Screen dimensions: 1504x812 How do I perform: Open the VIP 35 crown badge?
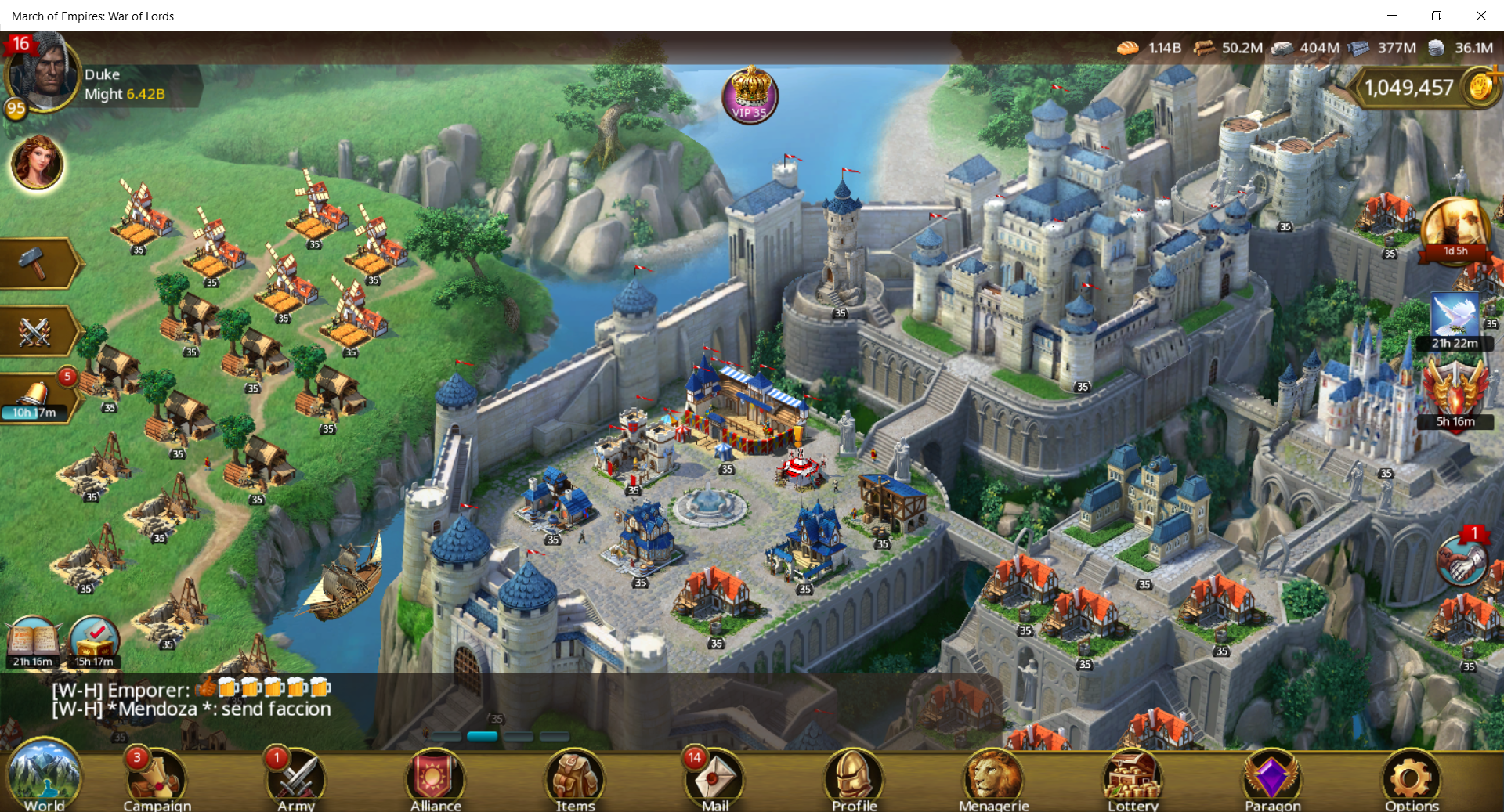[x=750, y=96]
